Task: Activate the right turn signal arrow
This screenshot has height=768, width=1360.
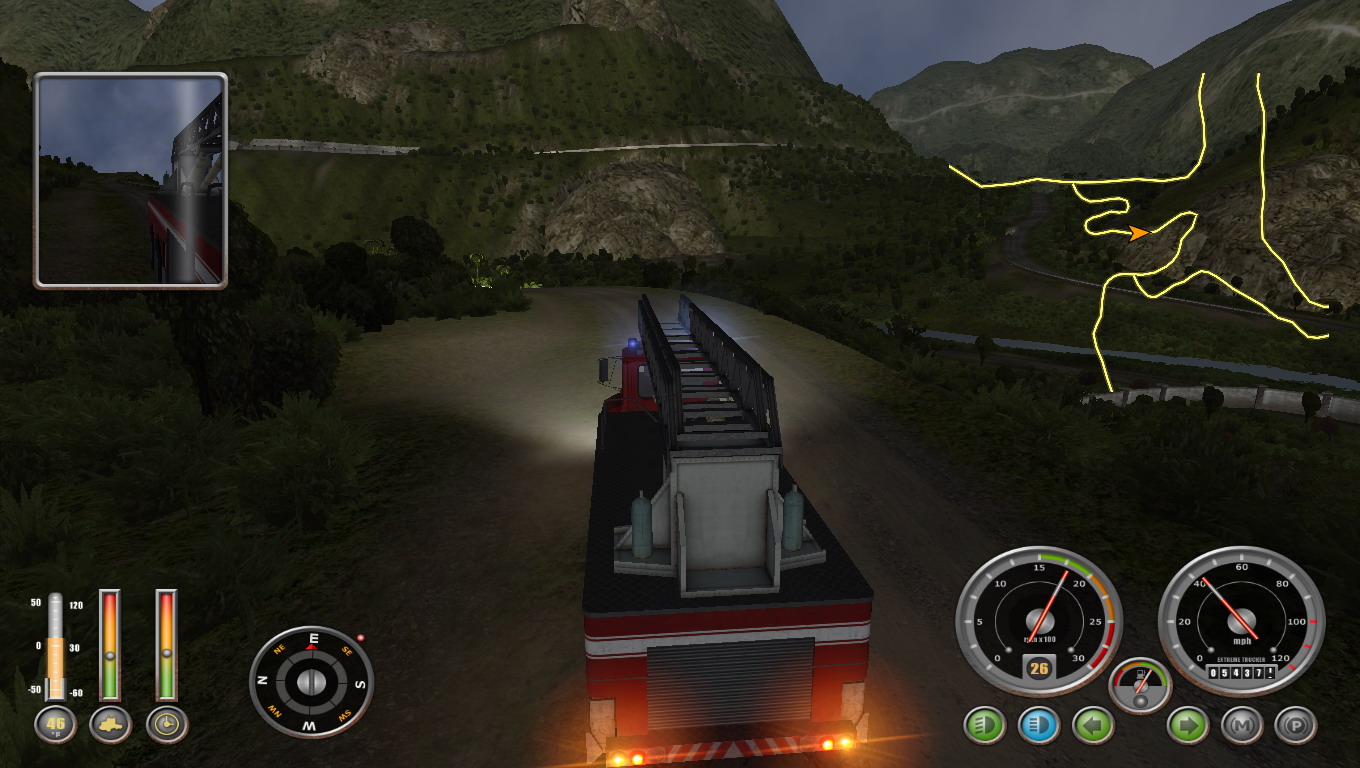Action: tap(1187, 725)
